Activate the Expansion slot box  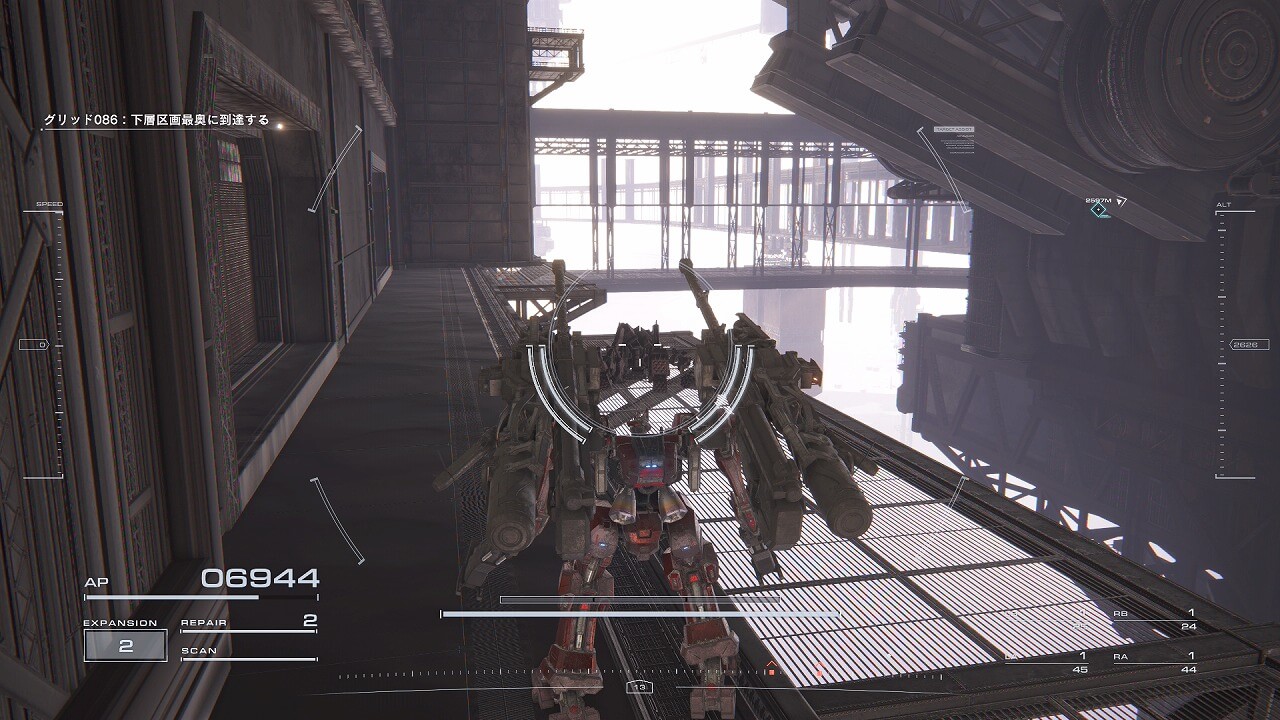click(125, 646)
